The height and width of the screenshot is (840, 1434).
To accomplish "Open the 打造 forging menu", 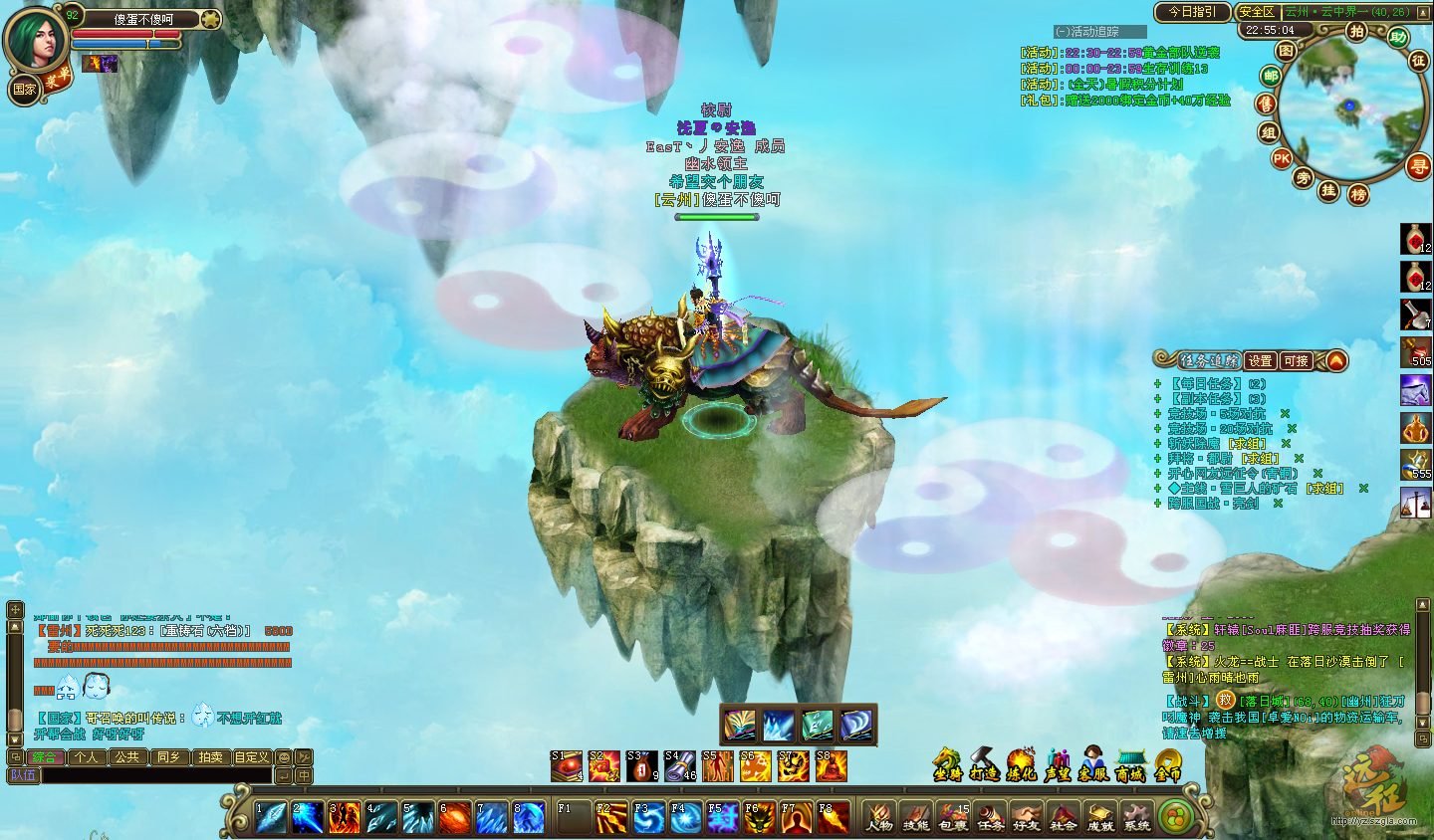I will coord(984,764).
